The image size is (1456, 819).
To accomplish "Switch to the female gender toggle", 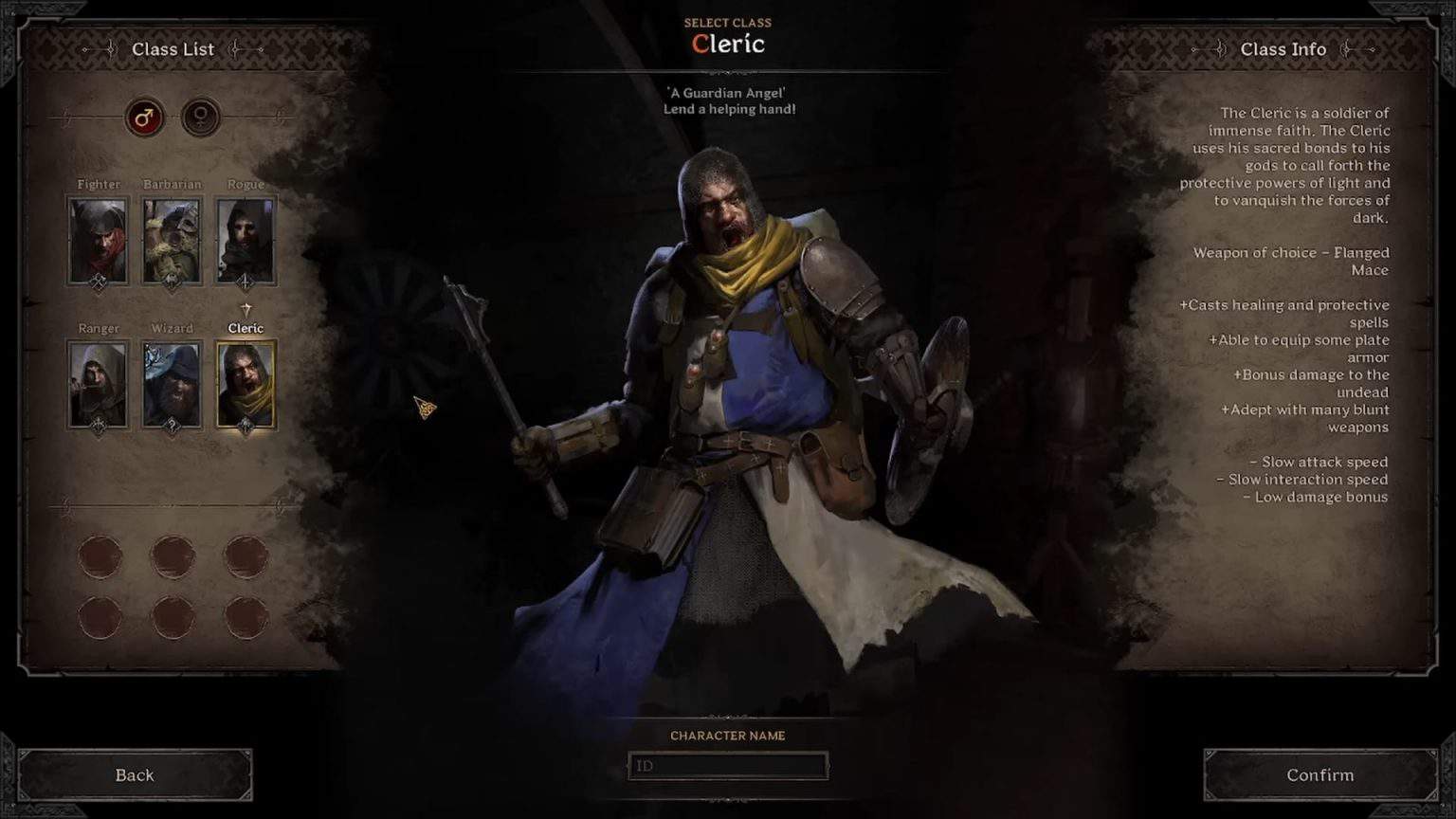I will click(200, 118).
